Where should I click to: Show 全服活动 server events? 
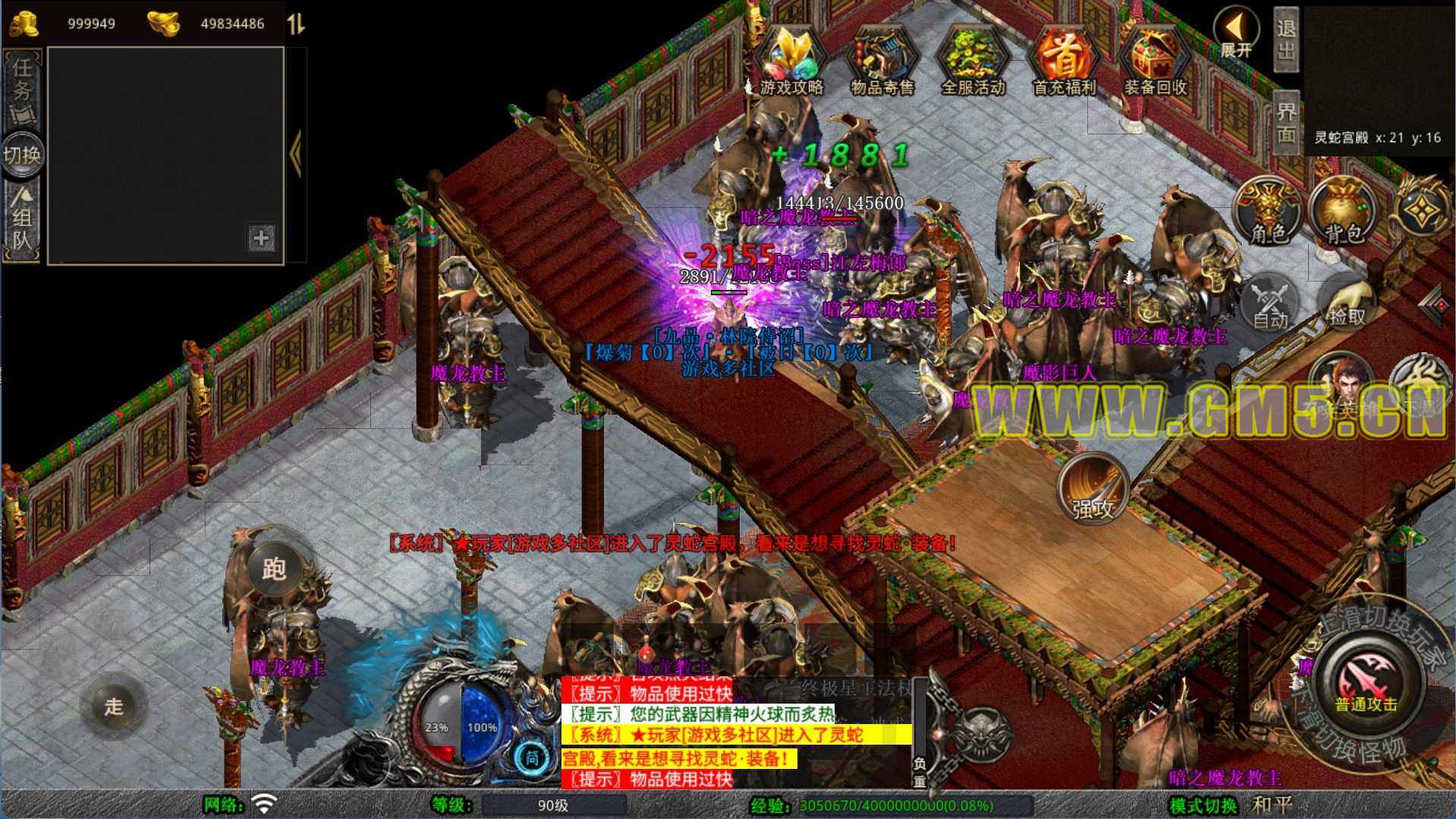pyautogui.click(x=973, y=62)
